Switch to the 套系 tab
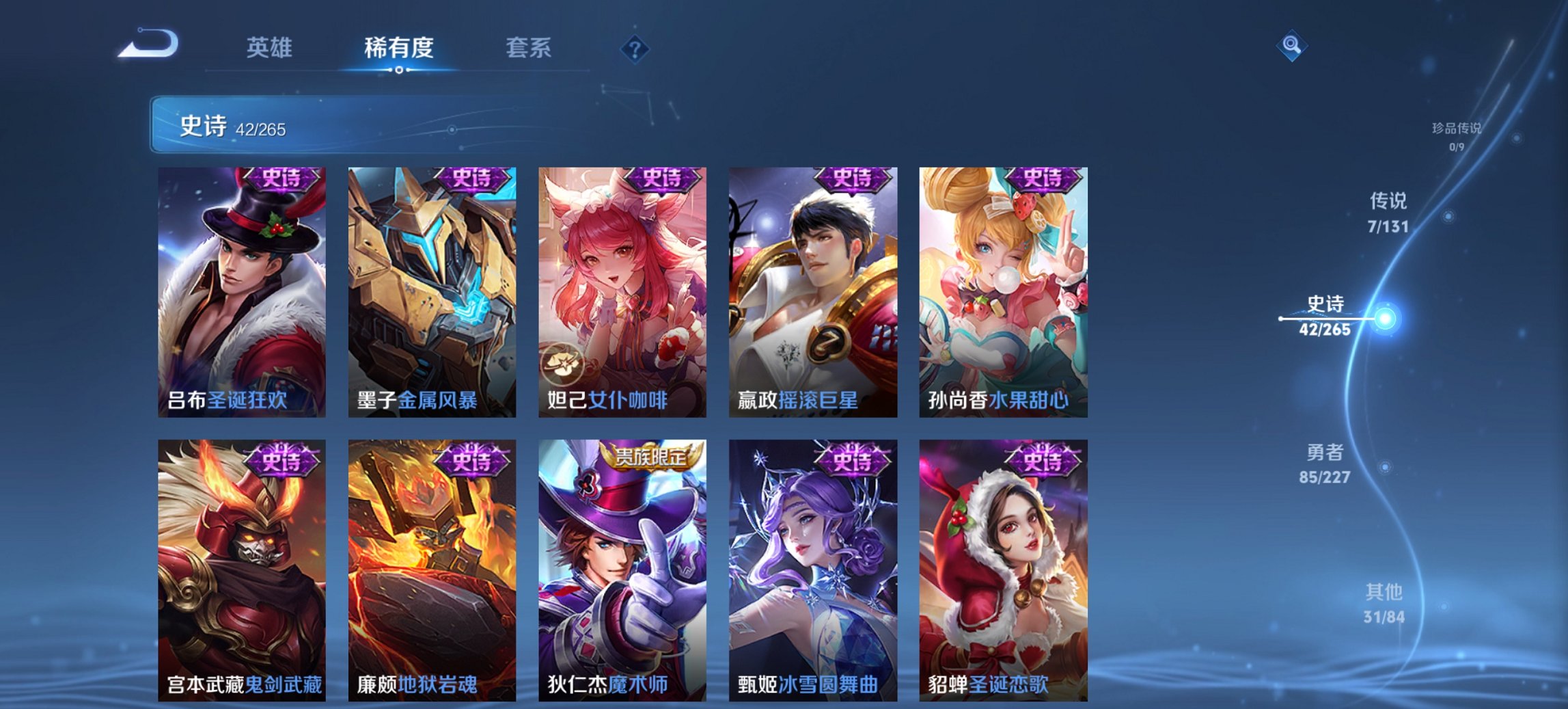 tap(529, 48)
